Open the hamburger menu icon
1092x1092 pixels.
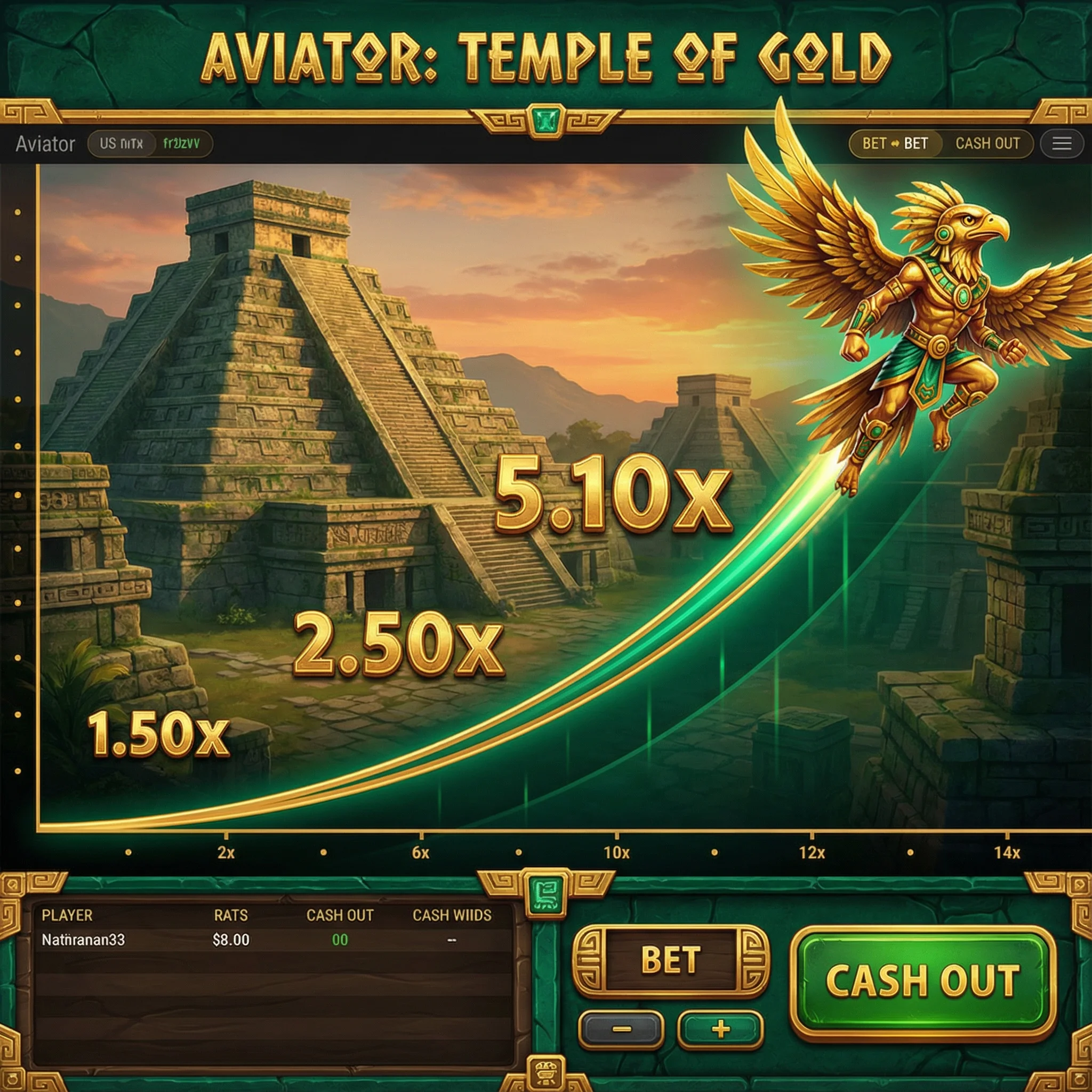pyautogui.click(x=1063, y=144)
